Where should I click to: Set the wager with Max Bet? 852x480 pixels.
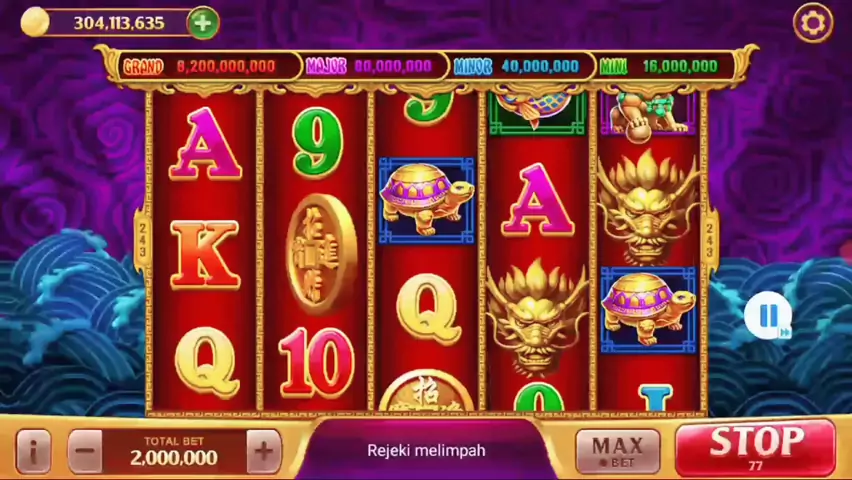[x=617, y=451]
